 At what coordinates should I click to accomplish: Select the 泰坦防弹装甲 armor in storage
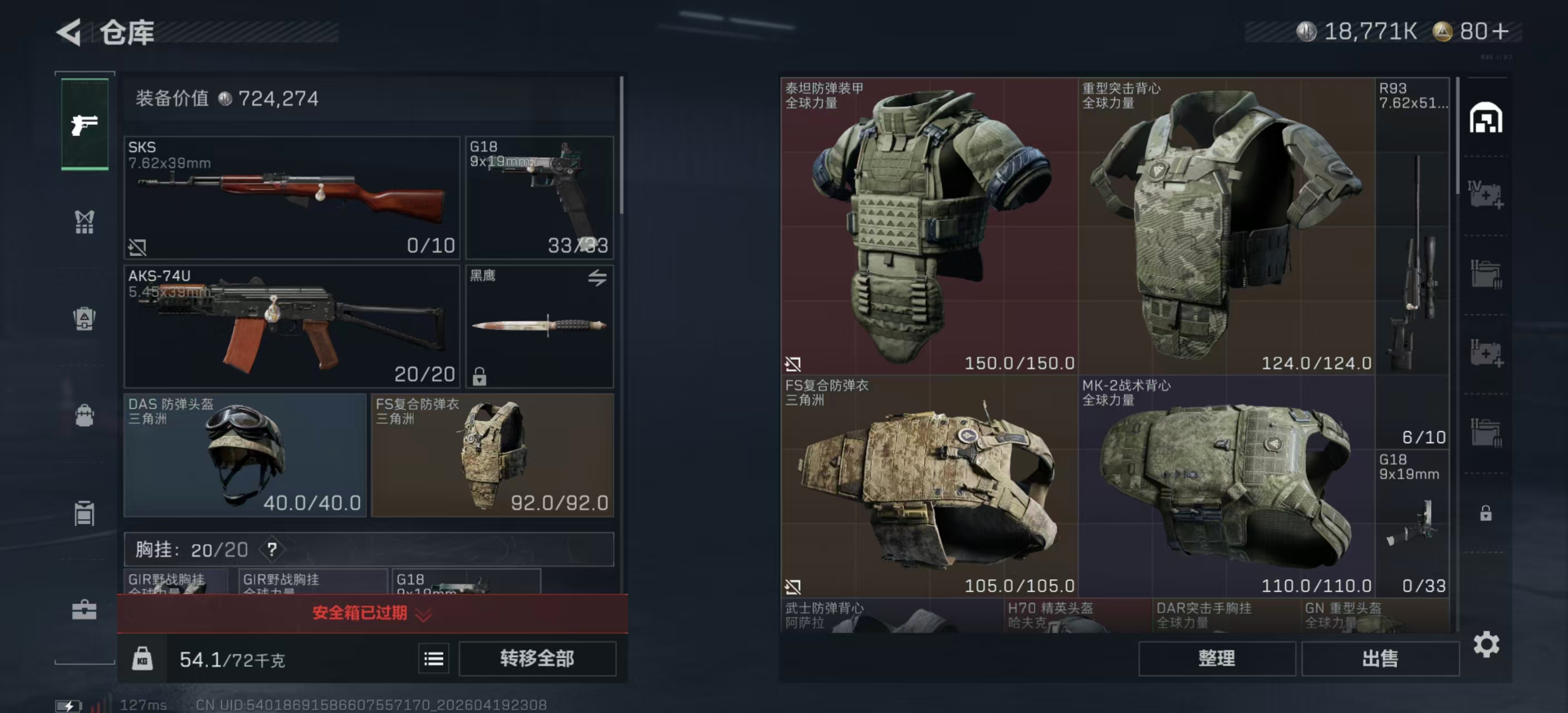929,225
